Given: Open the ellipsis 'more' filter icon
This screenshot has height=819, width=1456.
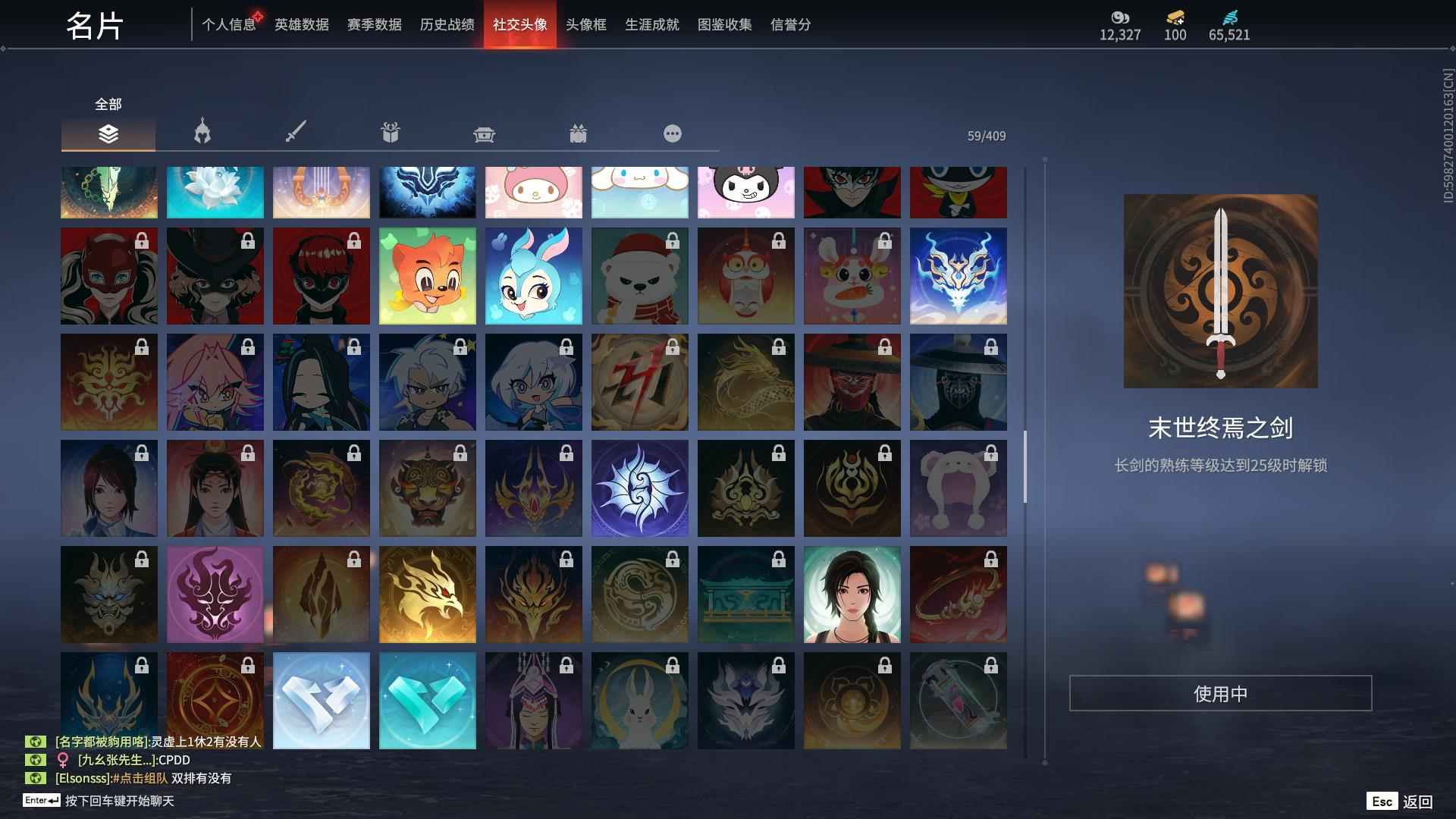Looking at the screenshot, I should (672, 133).
